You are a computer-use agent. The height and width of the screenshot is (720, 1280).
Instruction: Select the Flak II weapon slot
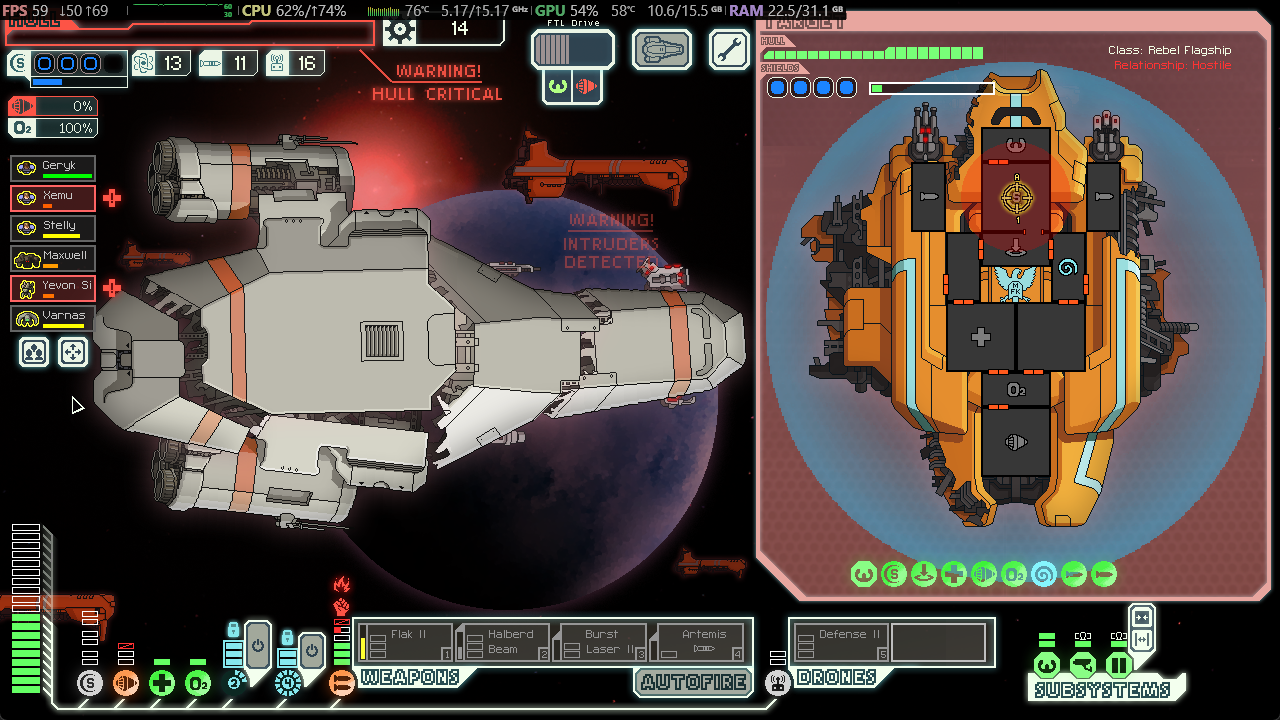pyautogui.click(x=405, y=642)
